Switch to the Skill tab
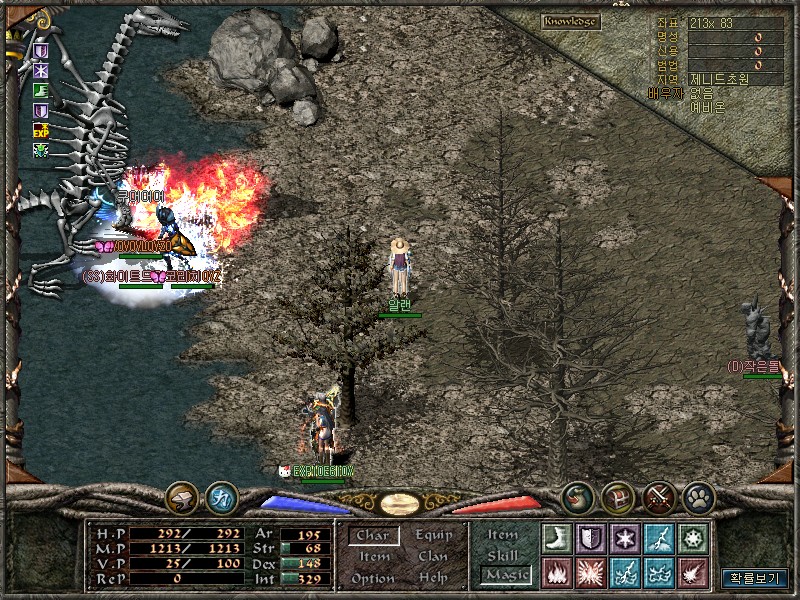Viewport: 800px width, 600px height. (503, 555)
